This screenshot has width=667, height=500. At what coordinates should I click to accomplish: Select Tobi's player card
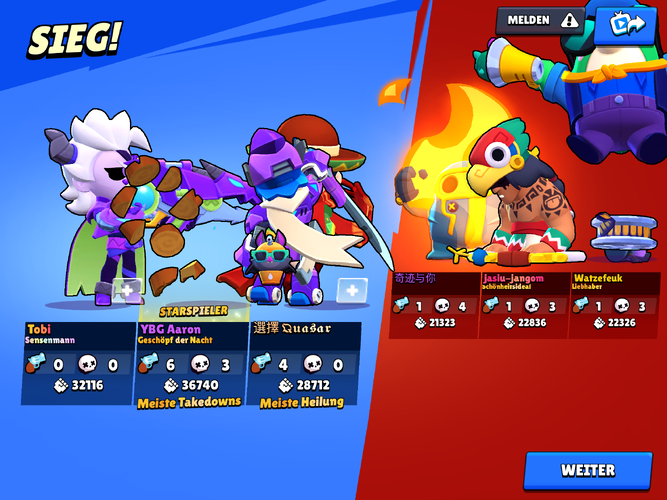(x=78, y=362)
